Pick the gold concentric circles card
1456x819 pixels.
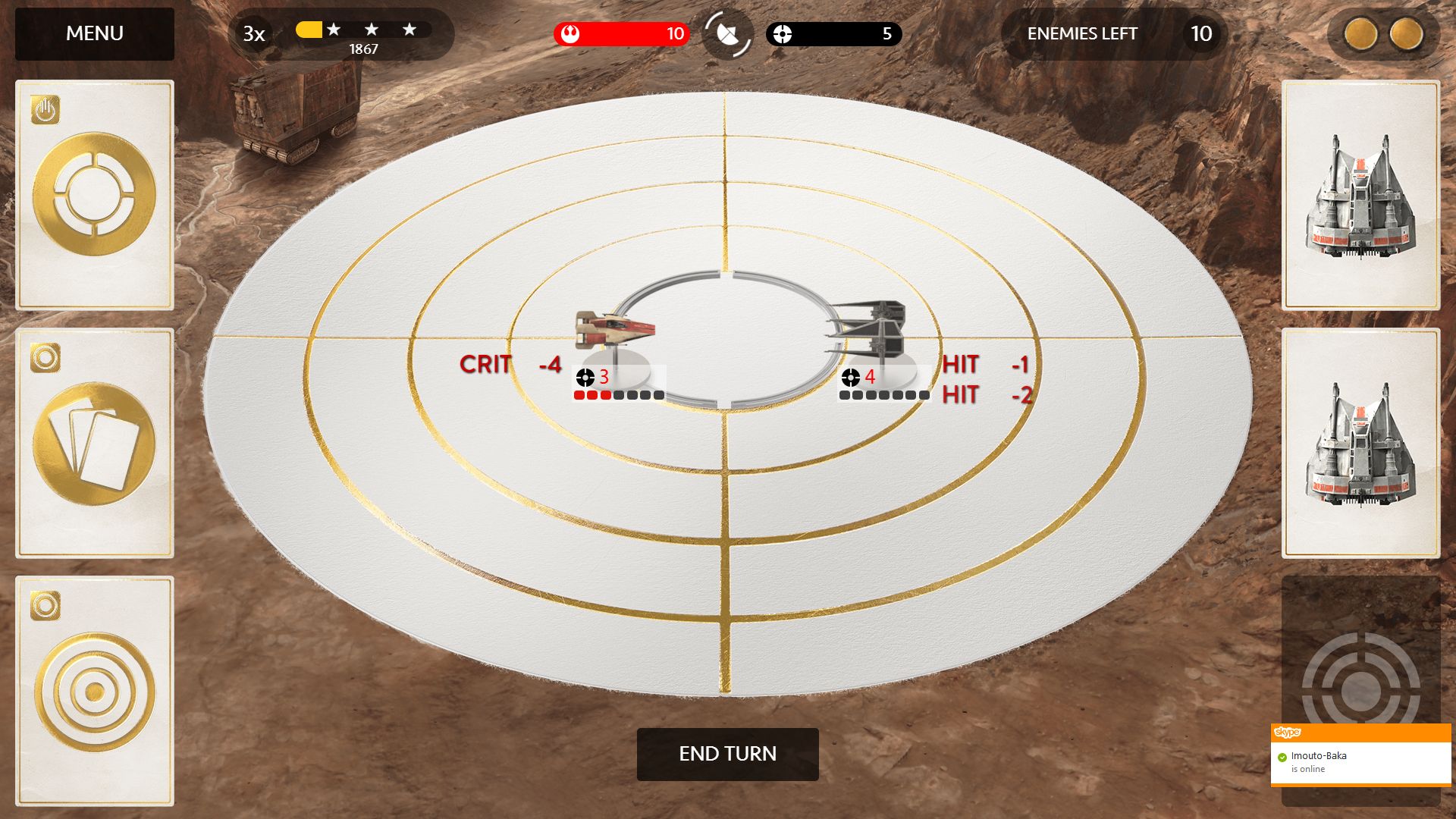coord(95,691)
